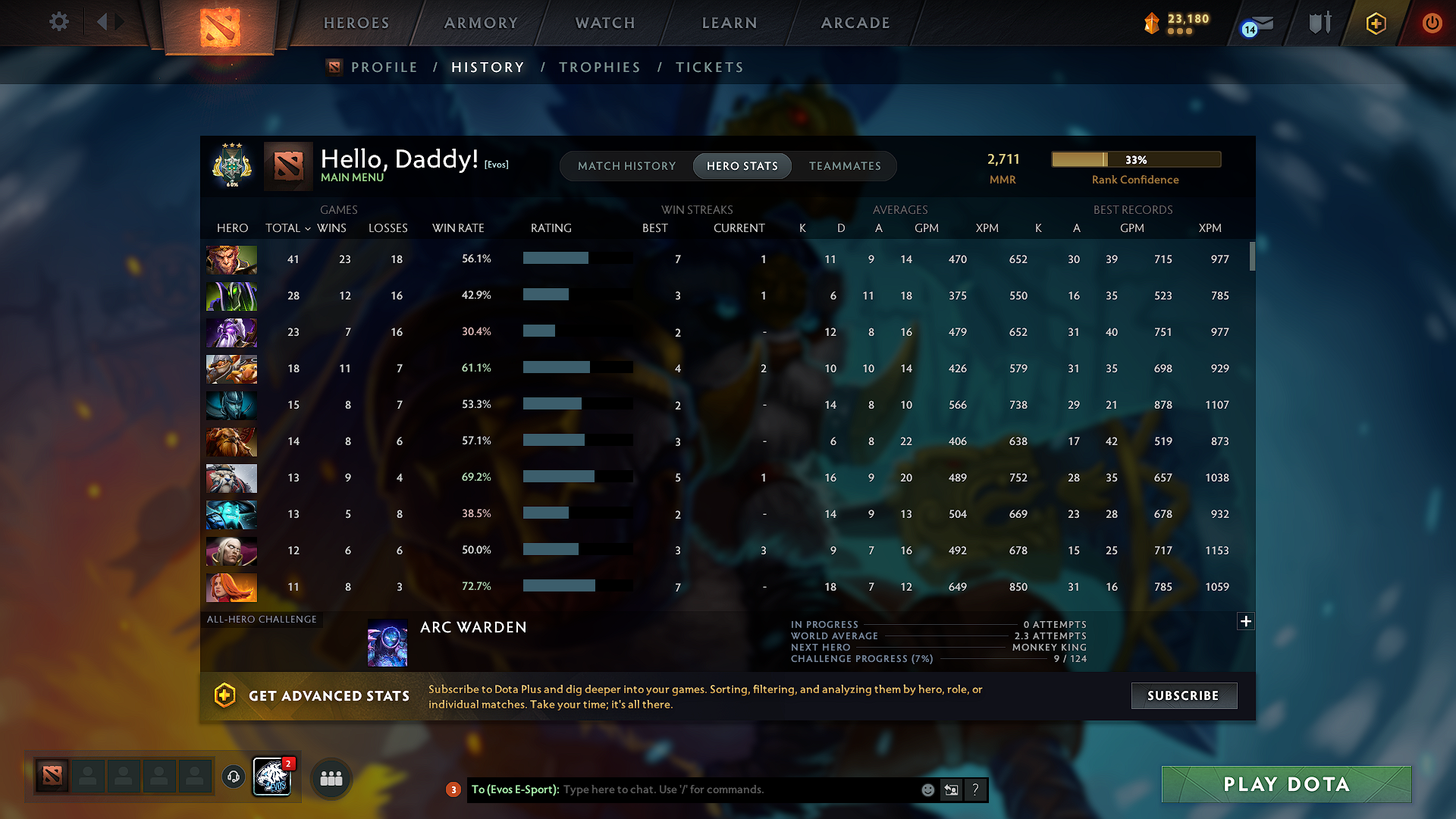The height and width of the screenshot is (819, 1456).
Task: Toggle chat channel switcher beside emoji icon
Action: (x=951, y=789)
